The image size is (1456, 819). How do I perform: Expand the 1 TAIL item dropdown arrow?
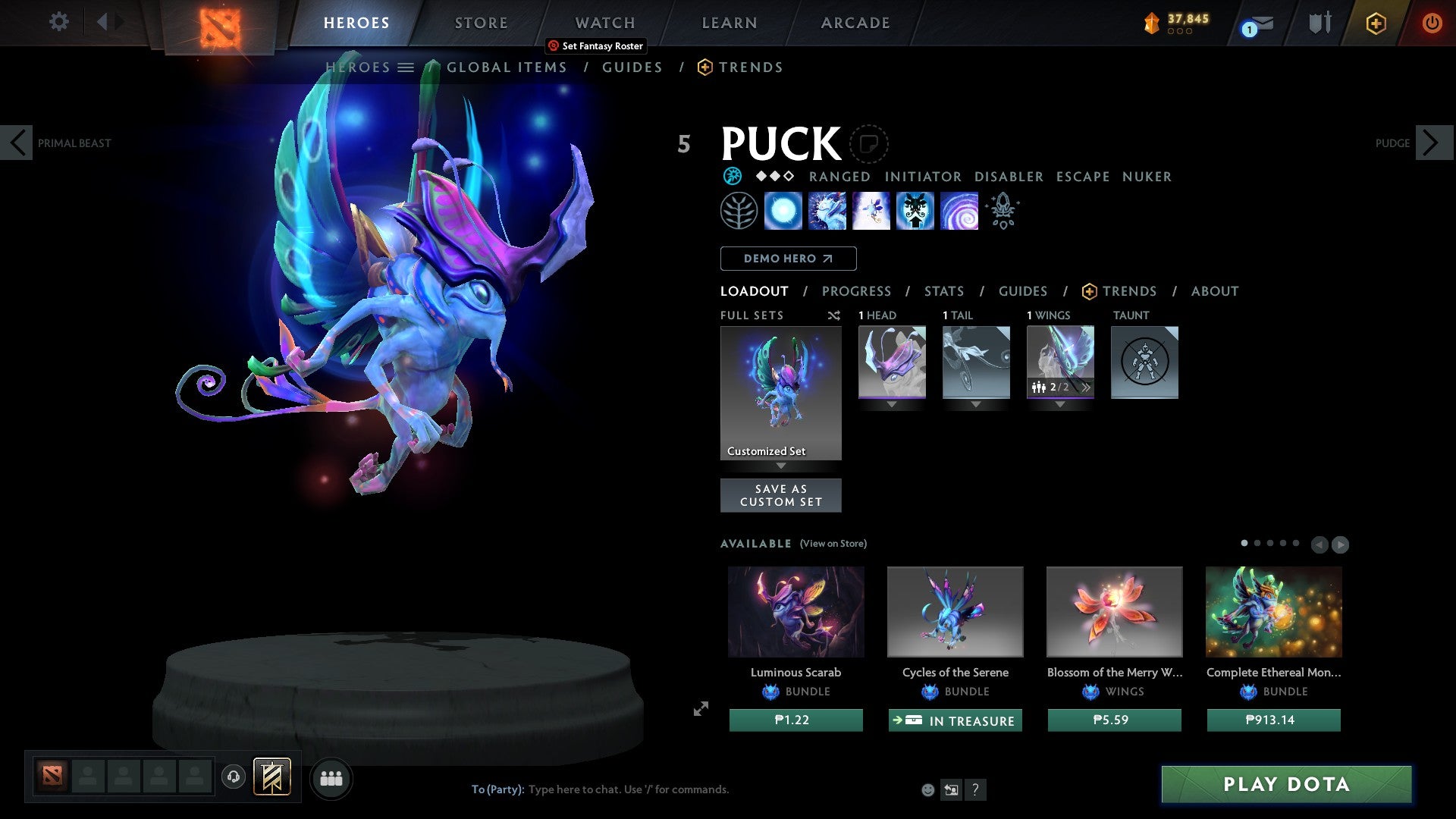click(976, 404)
